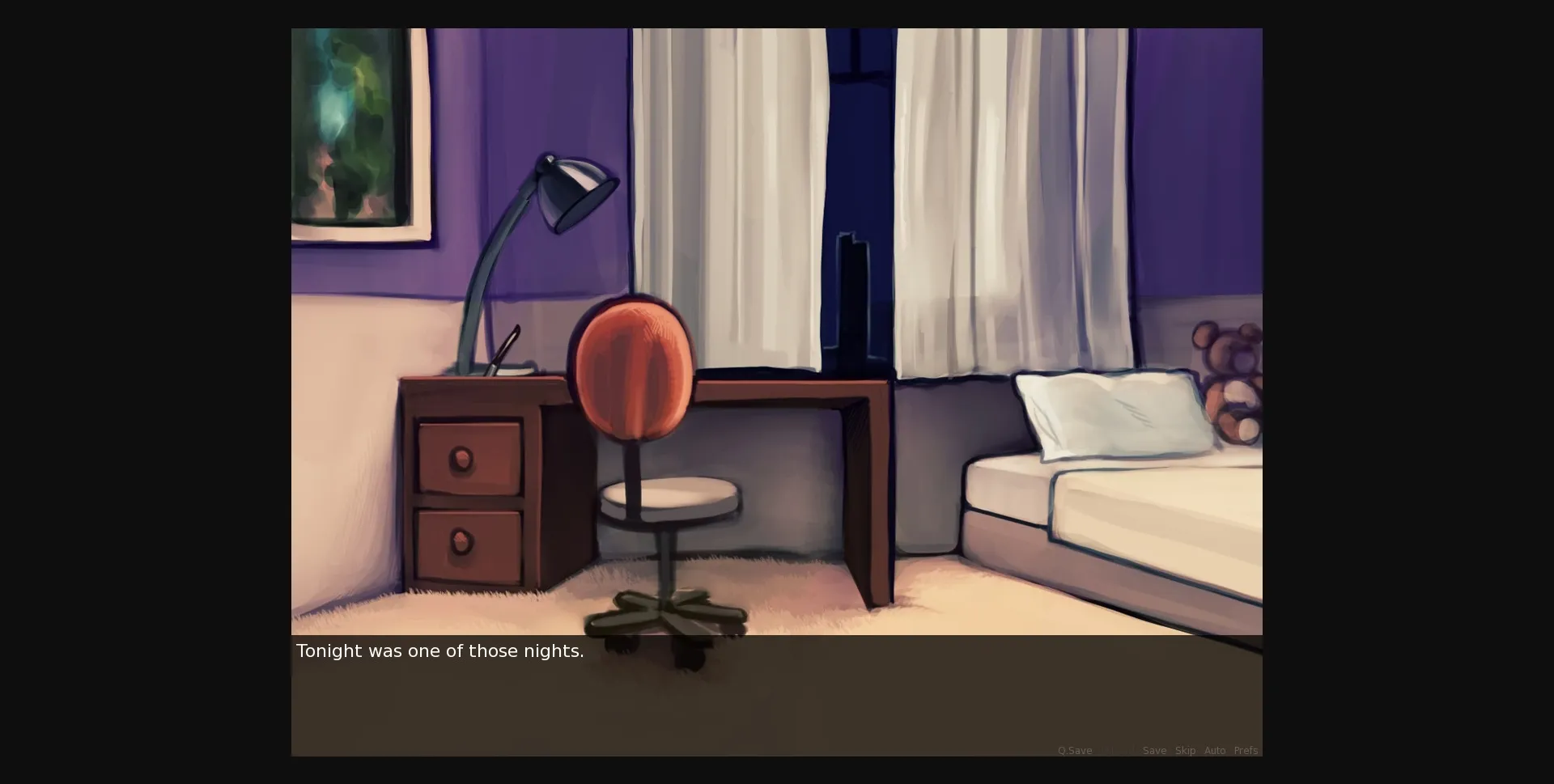Enable Auto-play mode from the quick menu
Image resolution: width=1554 pixels, height=784 pixels.
1216,751
